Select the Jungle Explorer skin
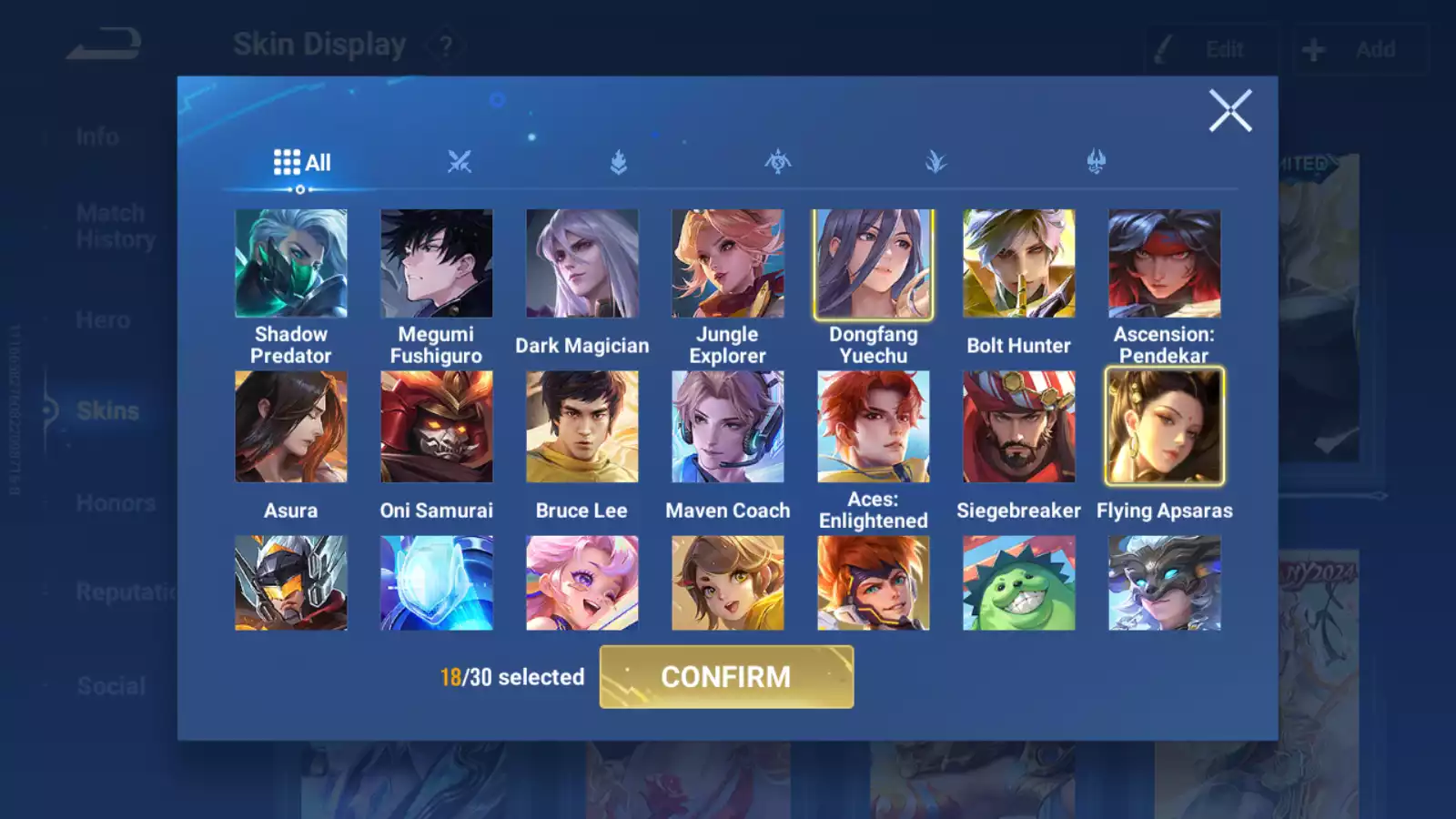 [x=728, y=264]
